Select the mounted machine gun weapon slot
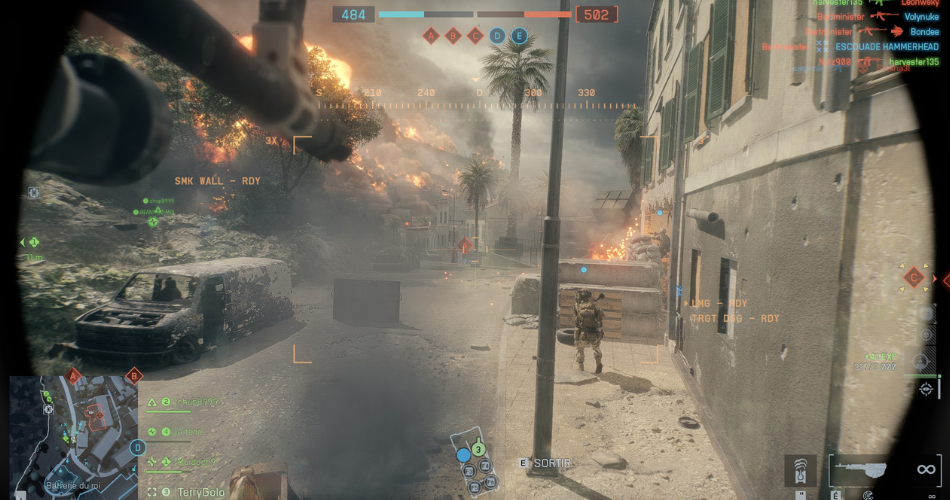The image size is (950, 500). coord(867,468)
